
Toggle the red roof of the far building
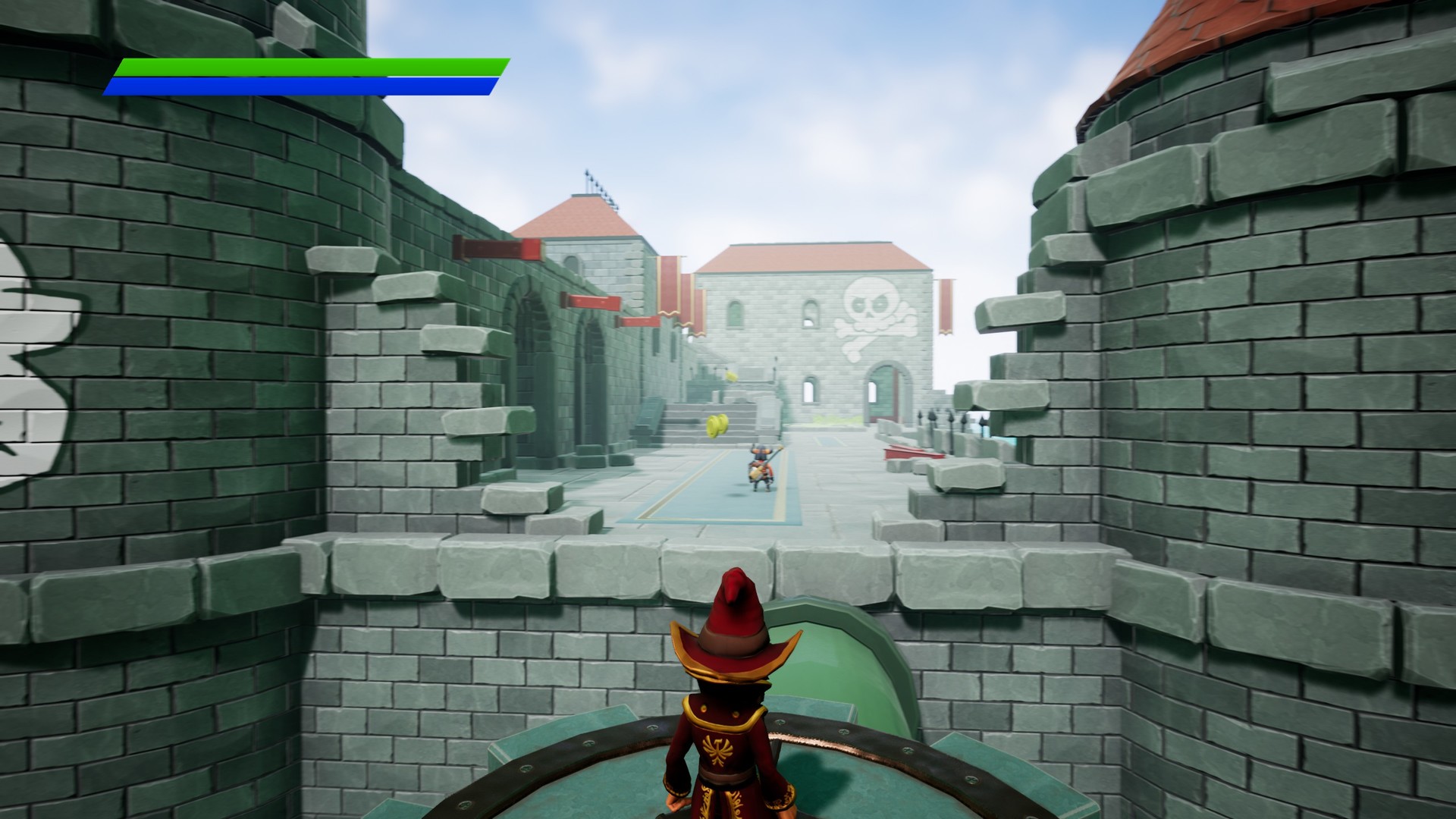811,258
